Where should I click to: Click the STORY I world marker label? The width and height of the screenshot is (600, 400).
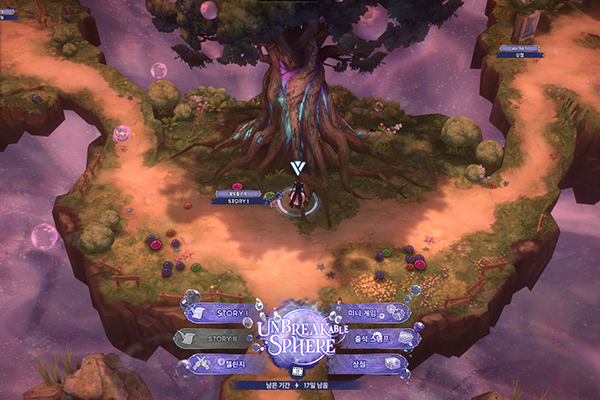coord(240,200)
